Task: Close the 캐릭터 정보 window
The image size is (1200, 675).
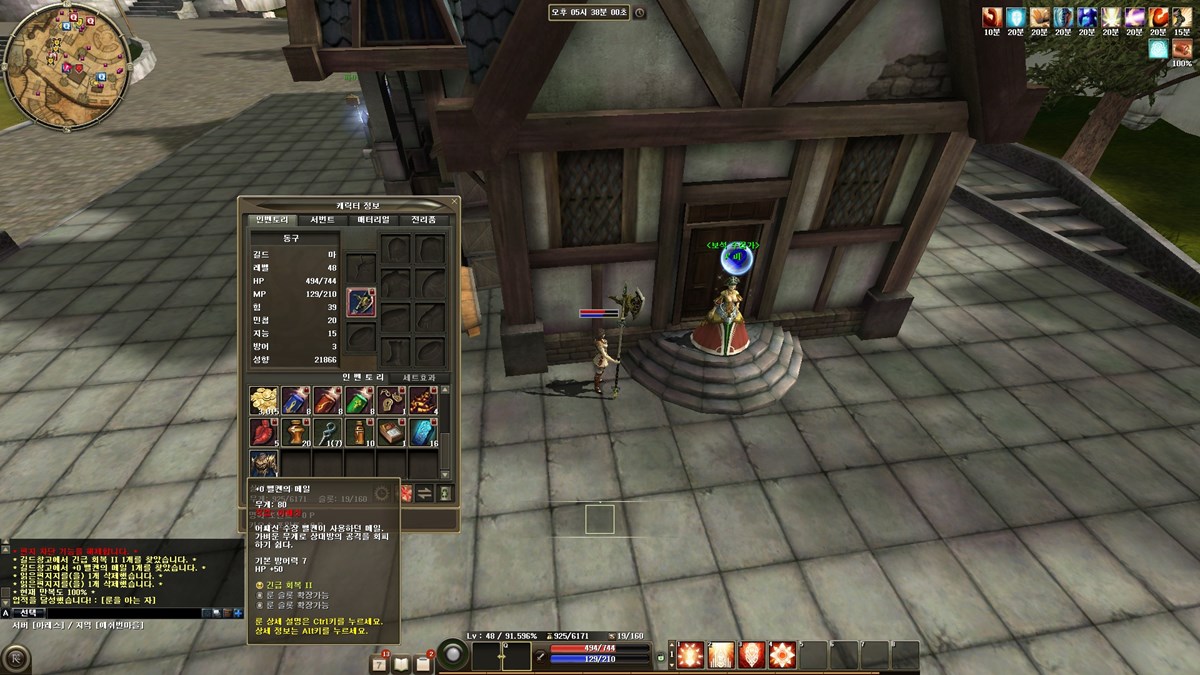Action: click(453, 203)
